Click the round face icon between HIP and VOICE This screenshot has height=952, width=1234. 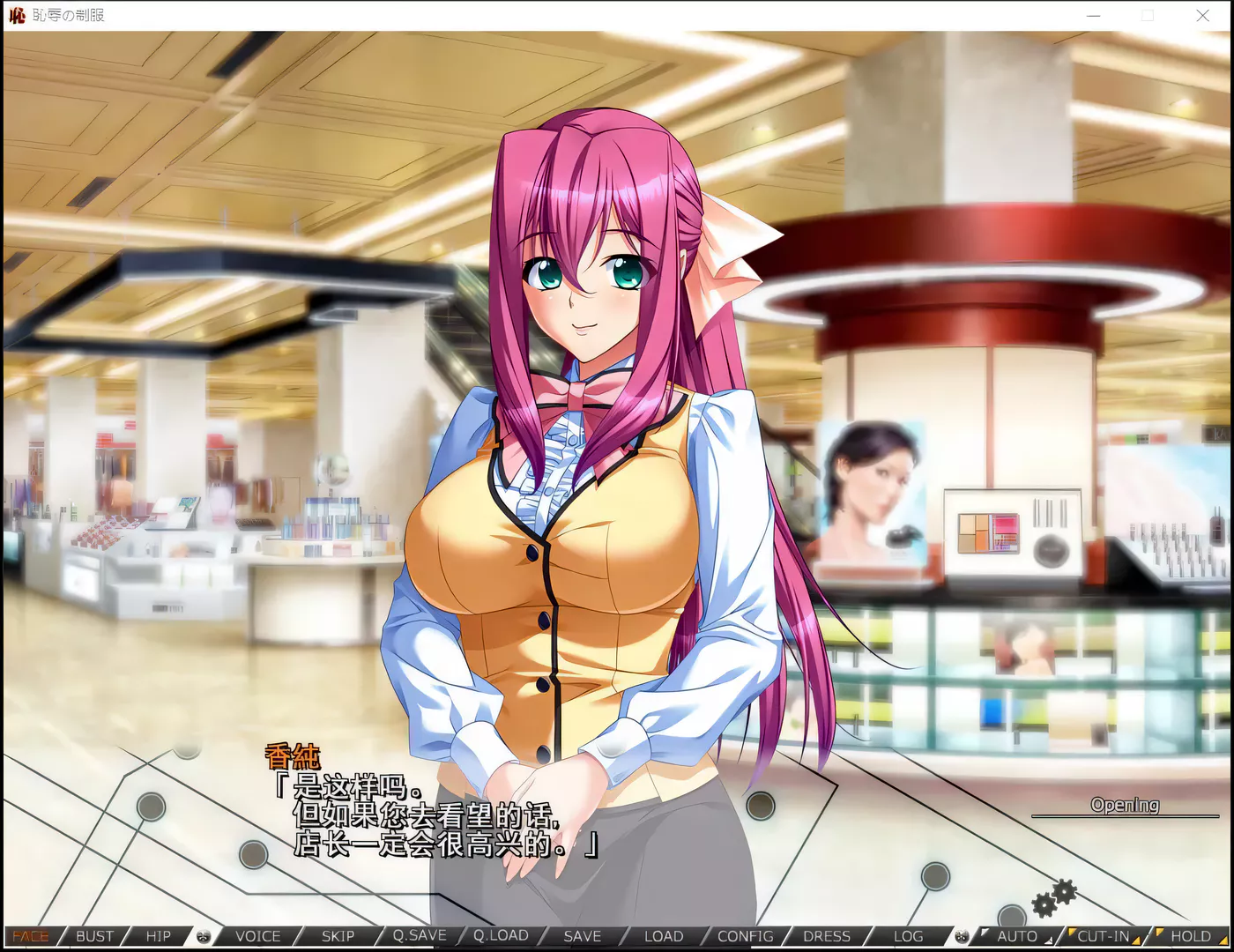pyautogui.click(x=204, y=936)
